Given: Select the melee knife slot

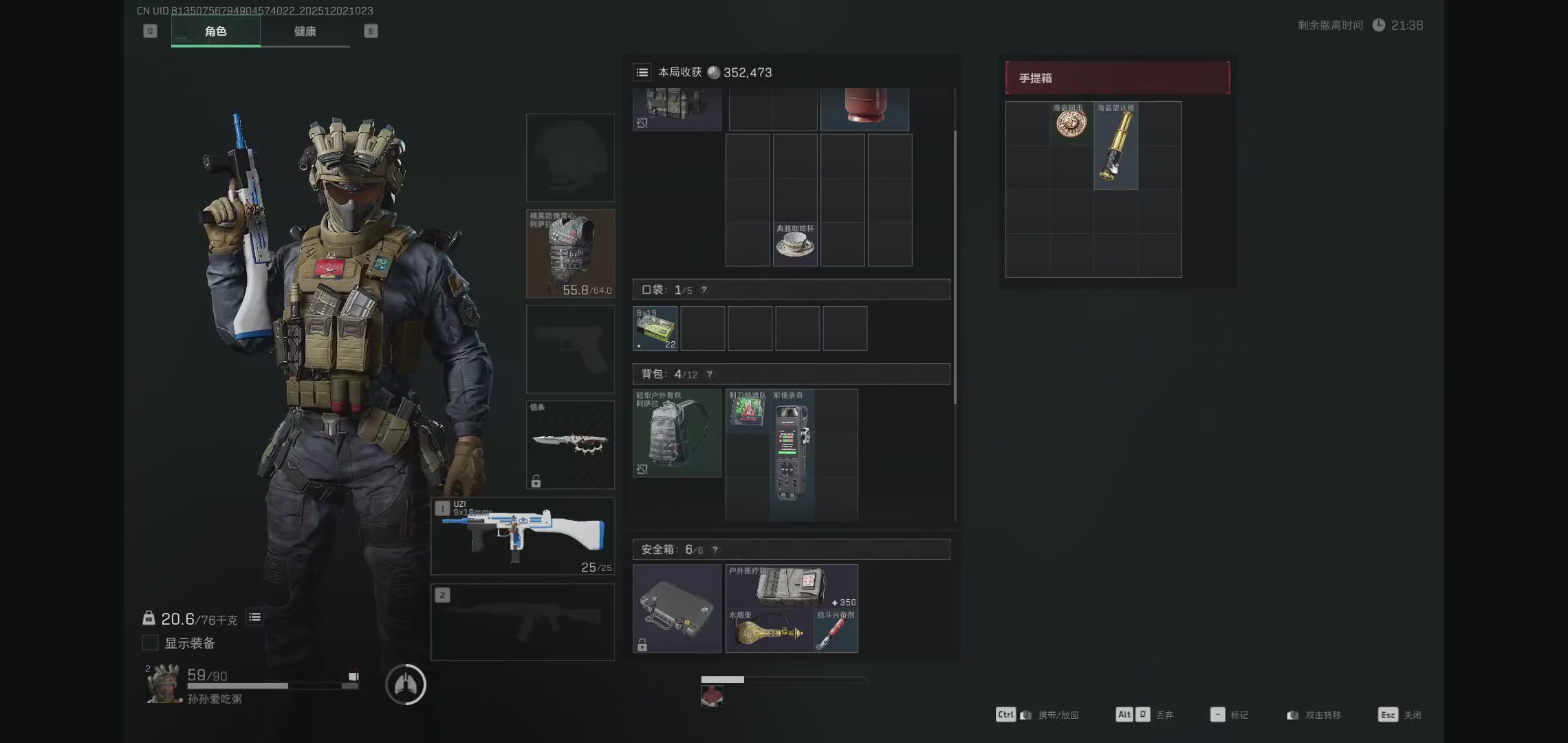Looking at the screenshot, I should (570, 444).
